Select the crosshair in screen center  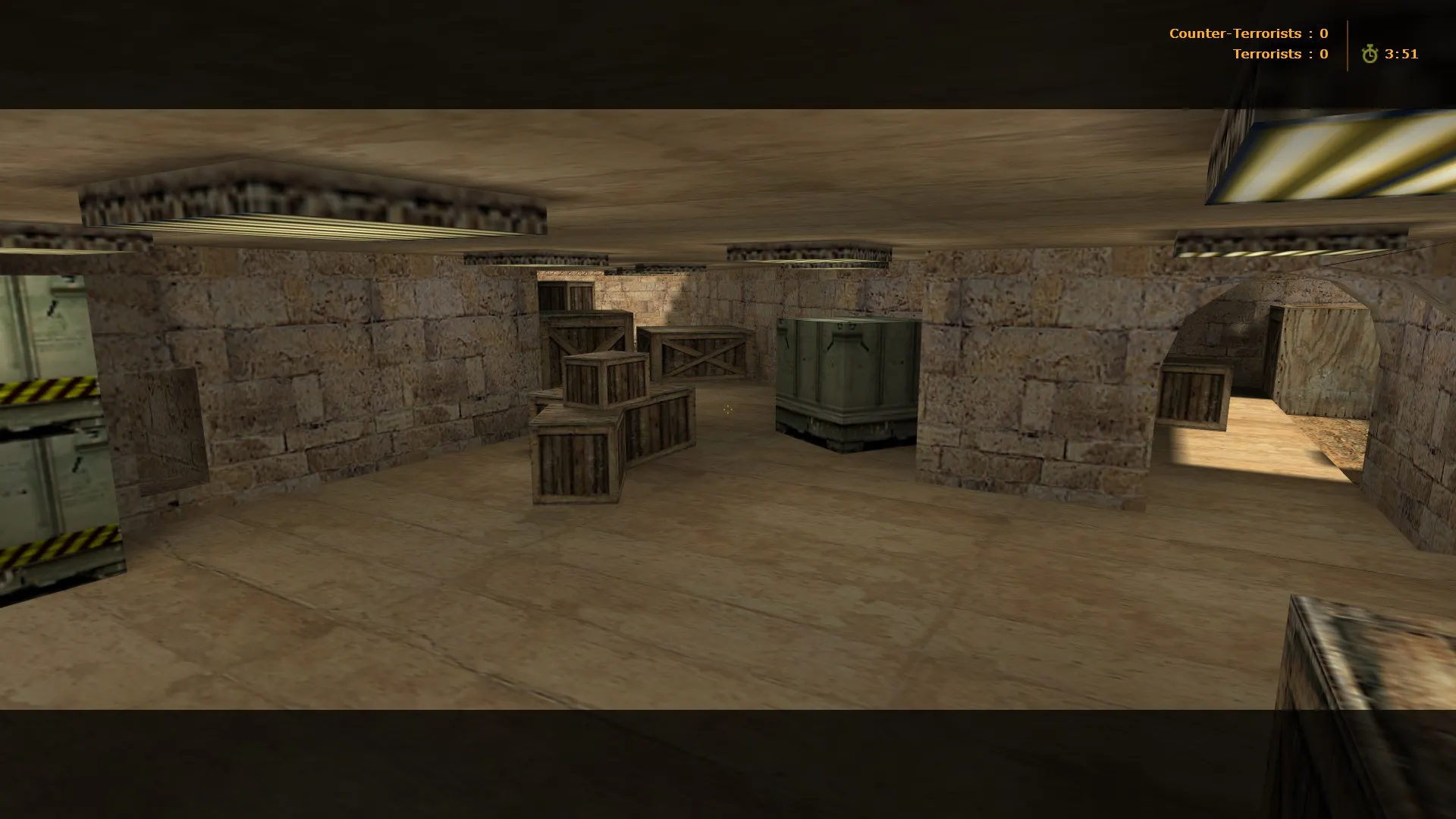[727, 409]
